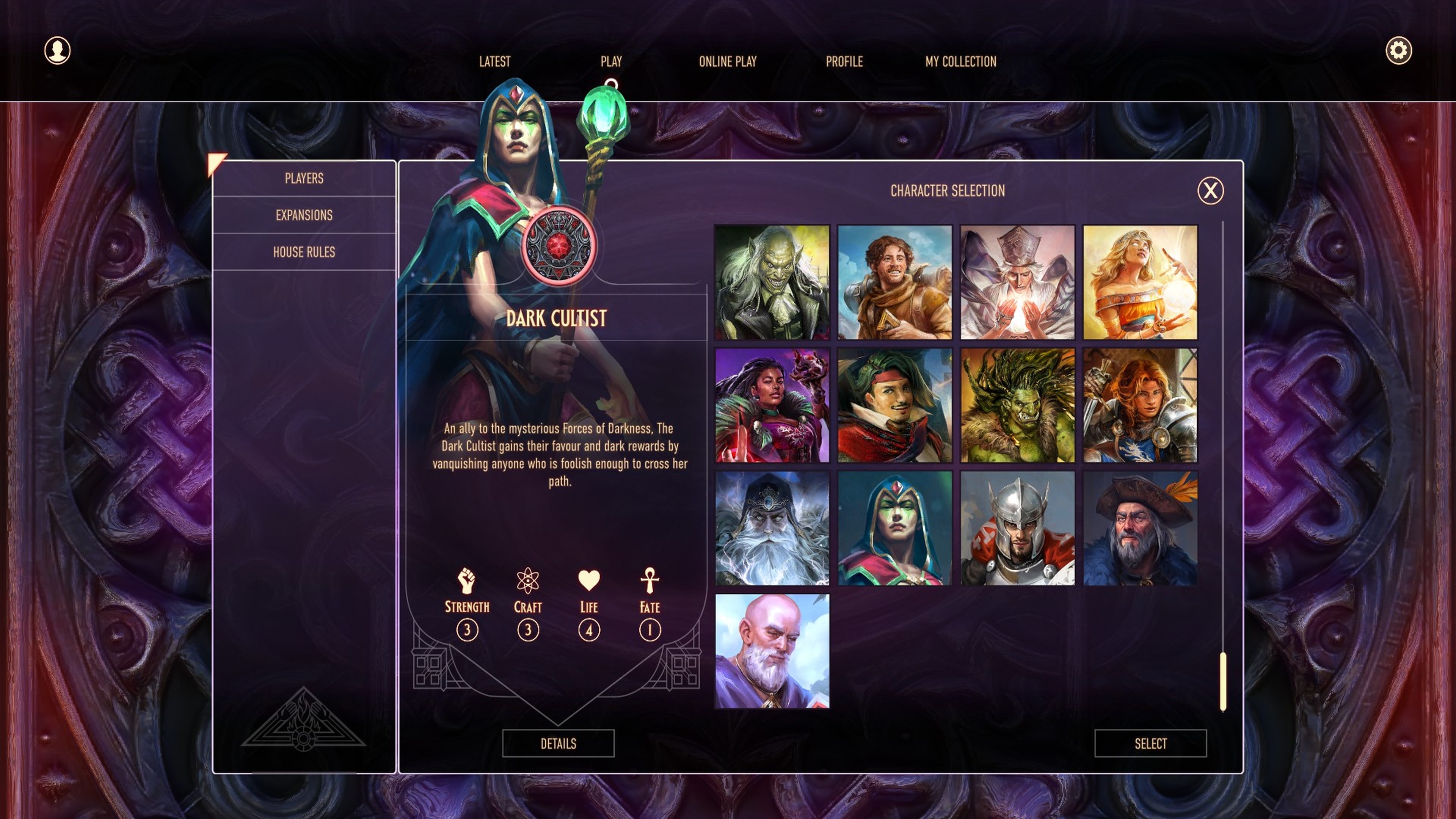Open the Play menu item
Screen dimensions: 1456x819
pos(610,62)
